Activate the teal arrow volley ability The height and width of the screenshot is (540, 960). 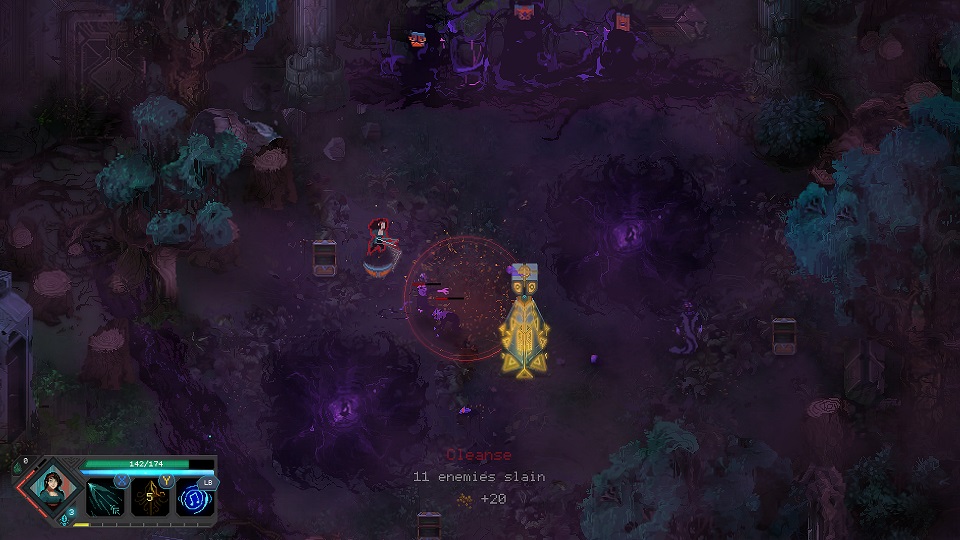pyautogui.click(x=105, y=497)
